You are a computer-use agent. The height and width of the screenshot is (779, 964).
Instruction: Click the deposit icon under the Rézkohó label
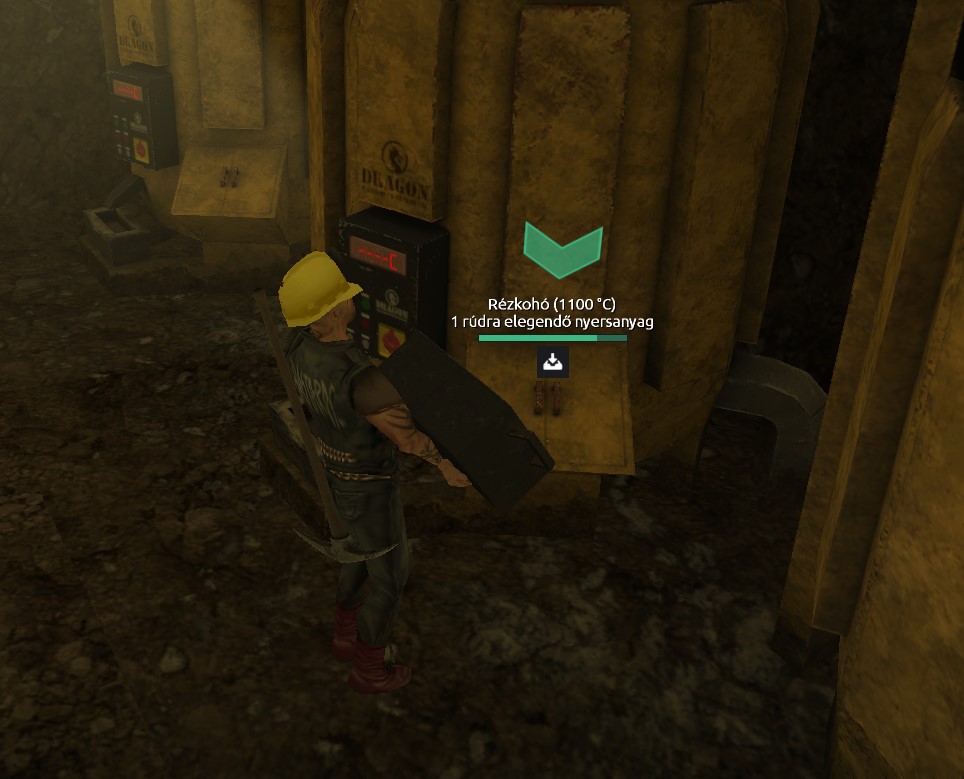pyautogui.click(x=553, y=362)
